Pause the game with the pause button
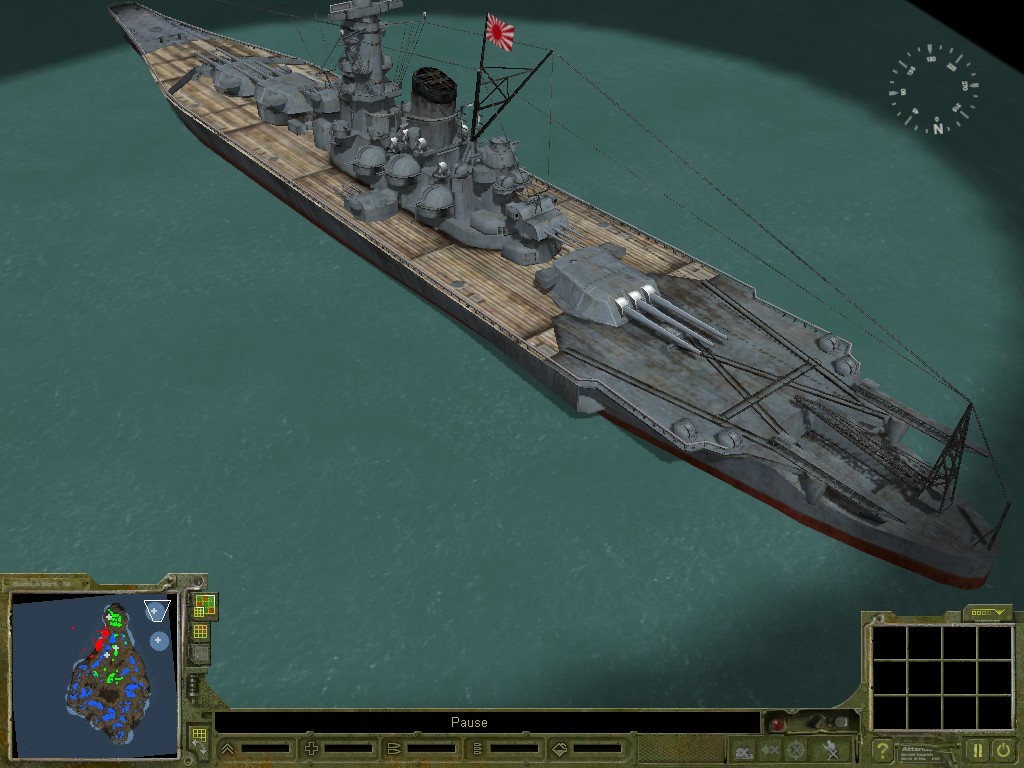The image size is (1024, 768). (977, 749)
